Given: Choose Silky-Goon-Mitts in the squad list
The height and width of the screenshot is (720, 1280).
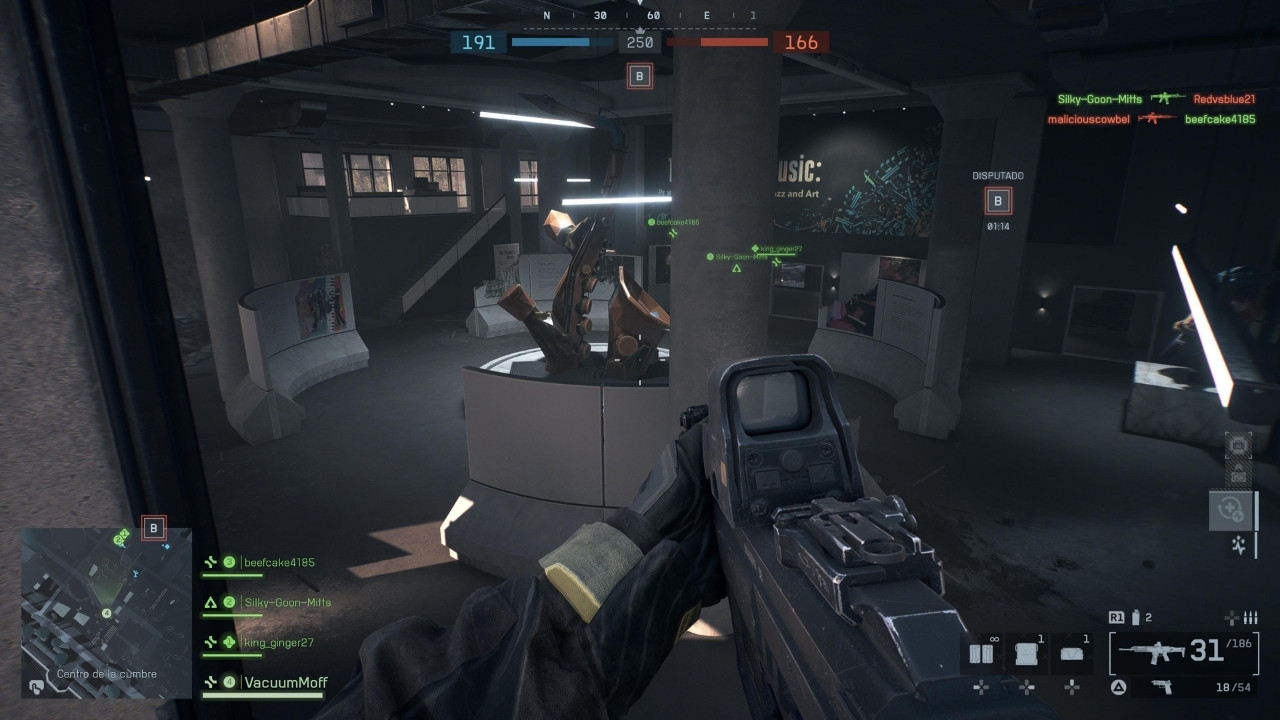Looking at the screenshot, I should tap(287, 603).
